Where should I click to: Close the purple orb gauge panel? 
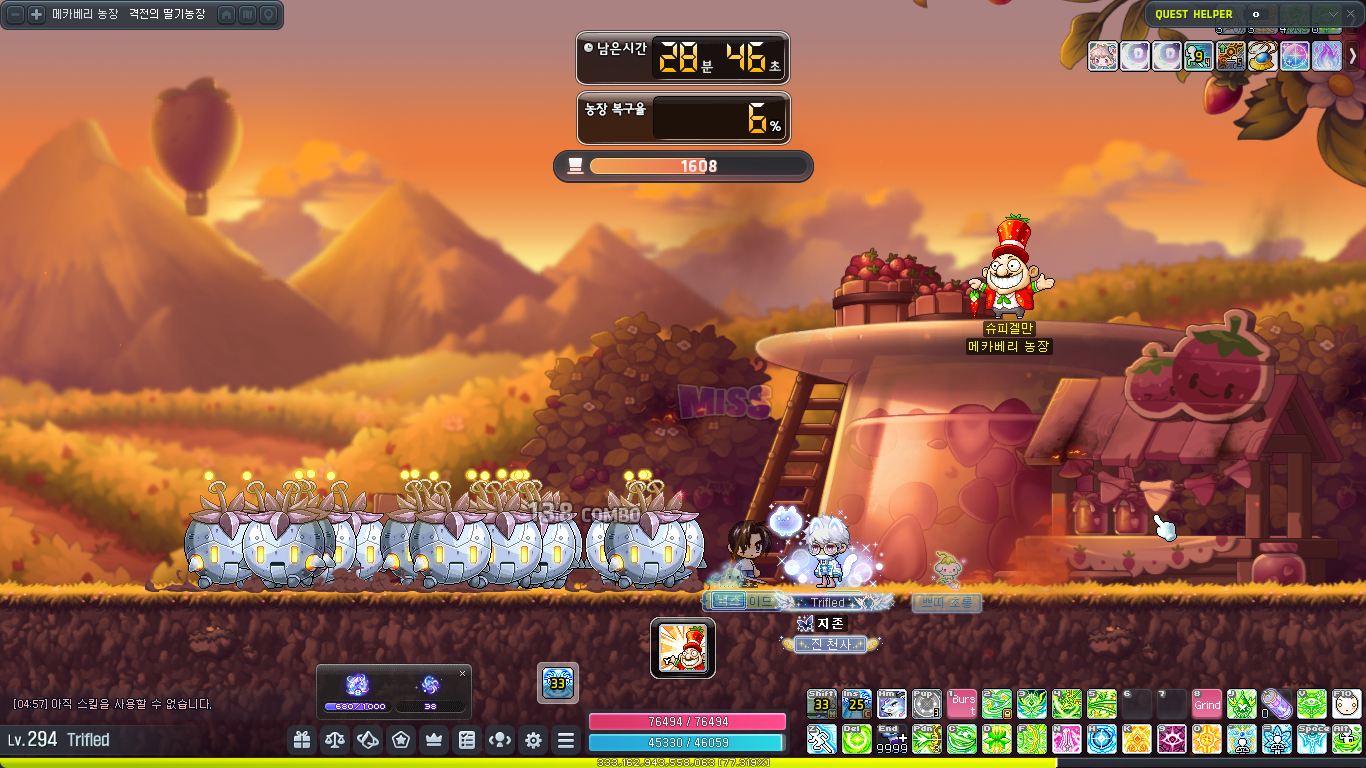tap(462, 673)
